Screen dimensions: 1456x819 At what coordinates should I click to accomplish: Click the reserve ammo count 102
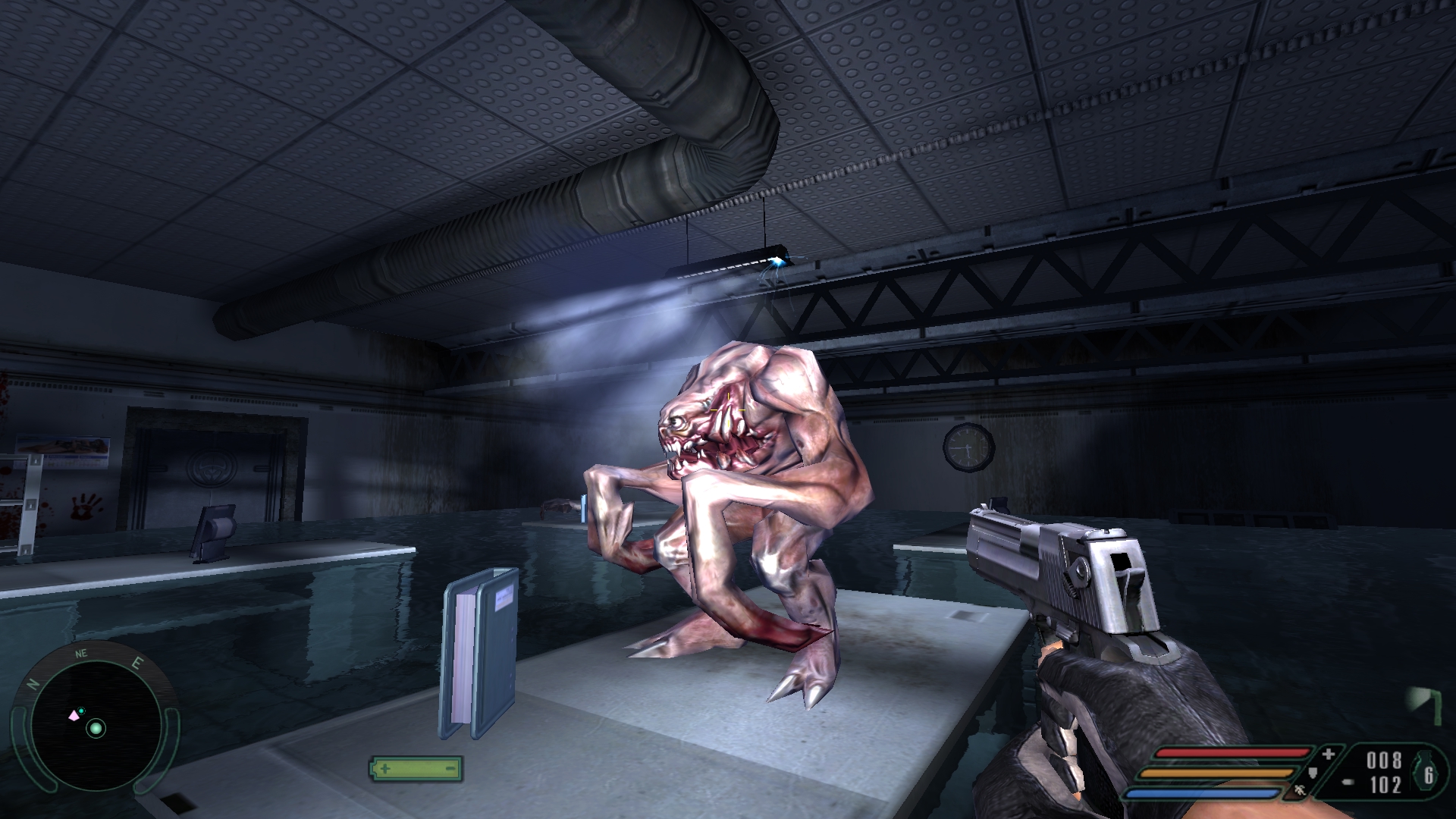1385,785
